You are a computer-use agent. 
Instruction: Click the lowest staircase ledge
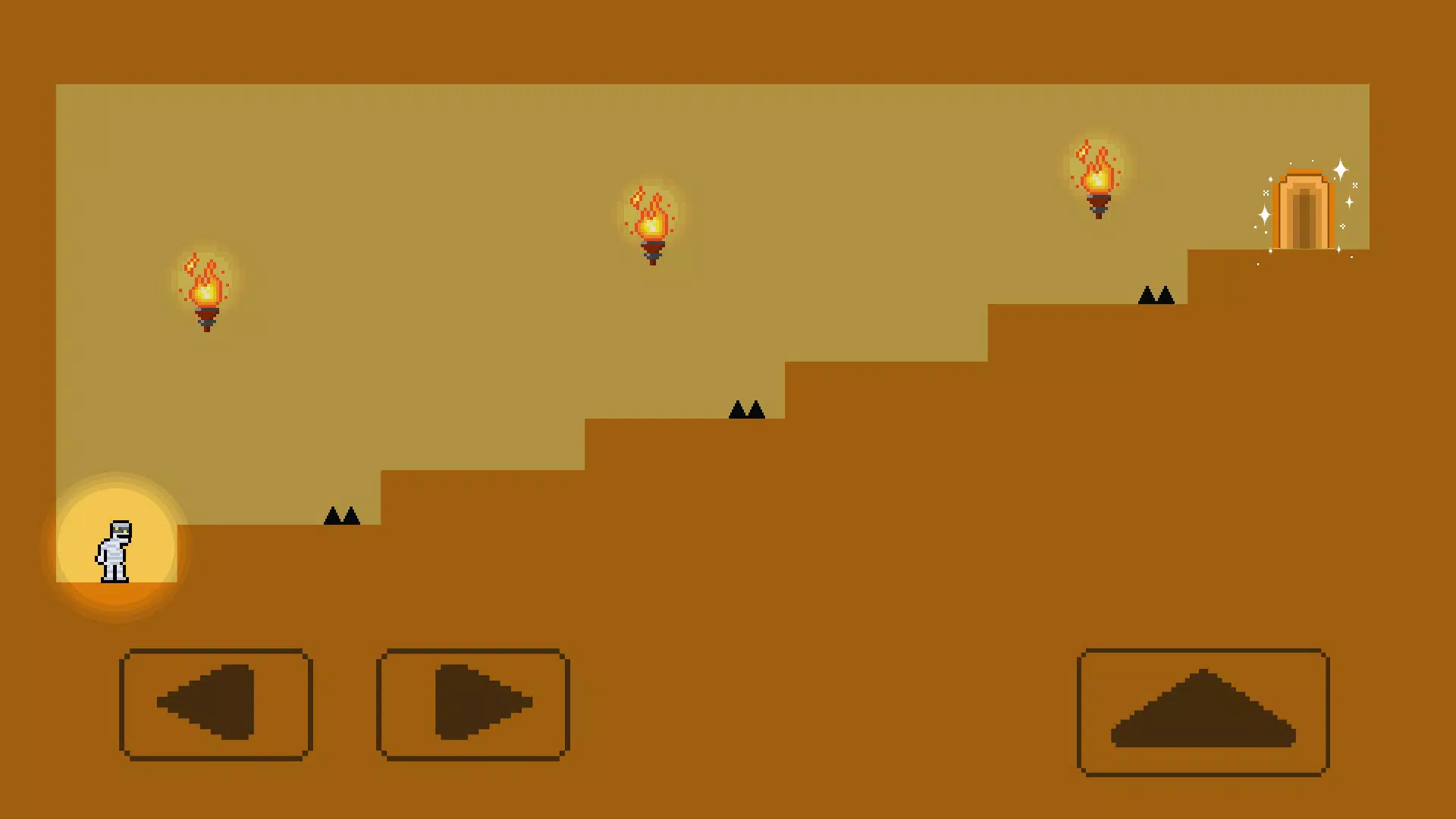265,576
